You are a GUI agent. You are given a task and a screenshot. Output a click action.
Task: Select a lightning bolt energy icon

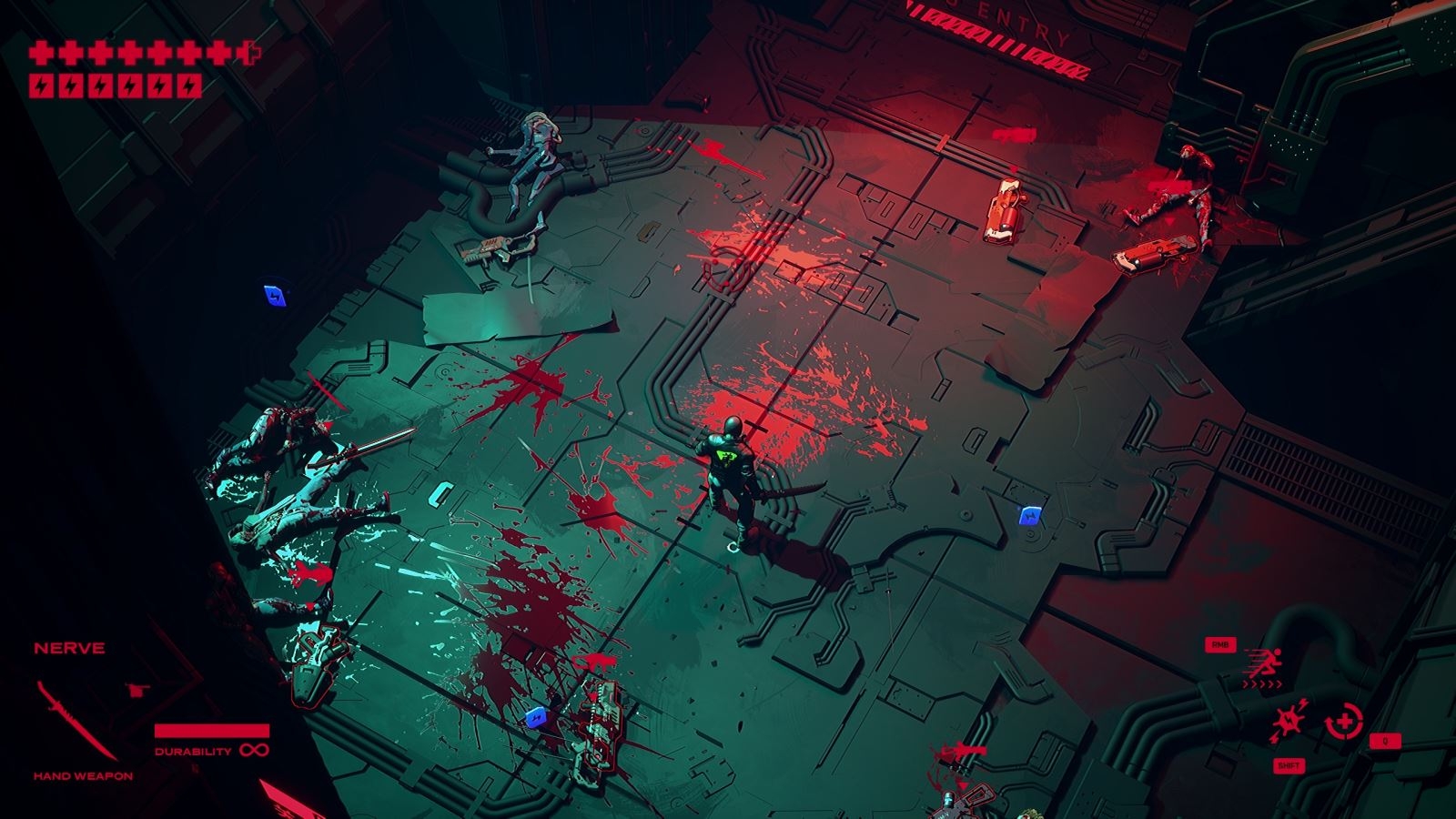[x=41, y=86]
